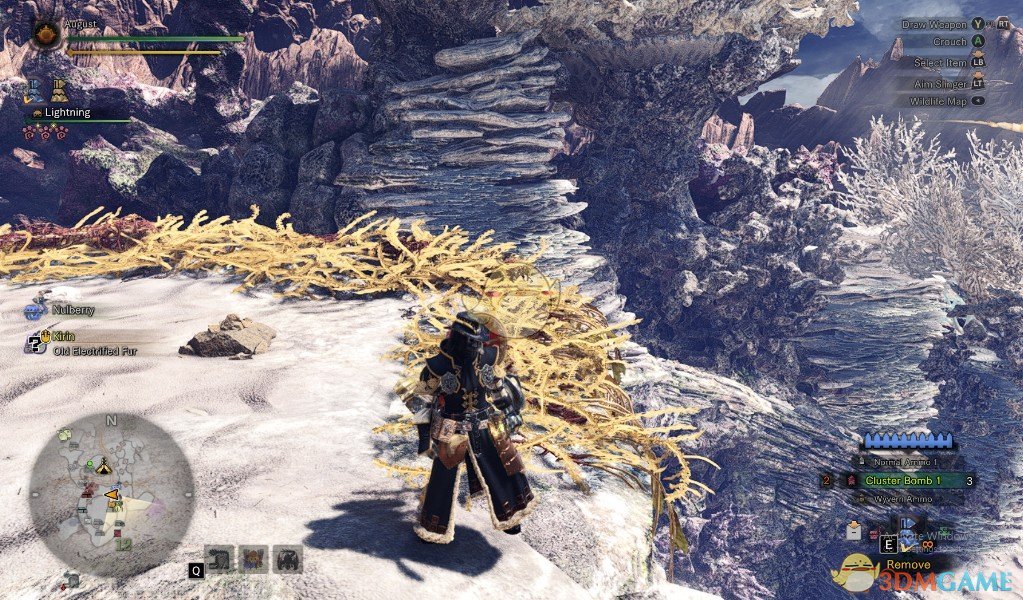
Task: Select the Cluster Bomb 1 ammo entry
Action: click(904, 481)
